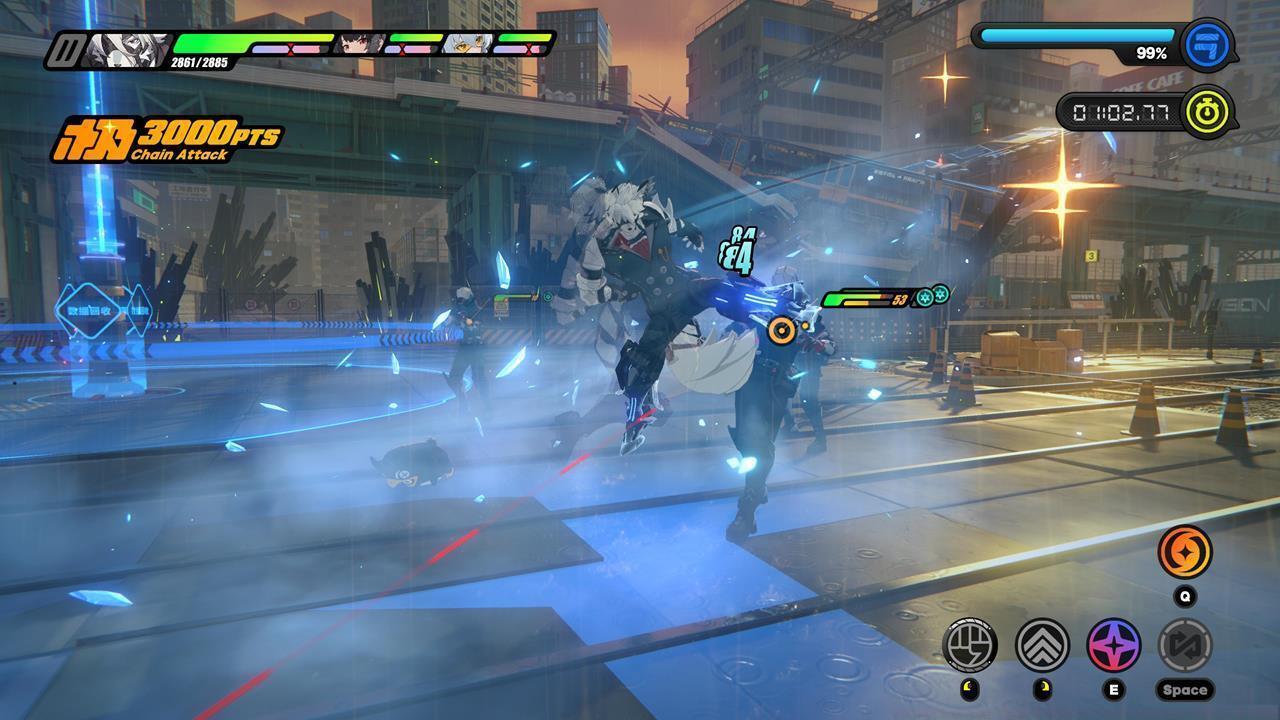
Task: Activate the chevron dodge ability
Action: 1042,644
